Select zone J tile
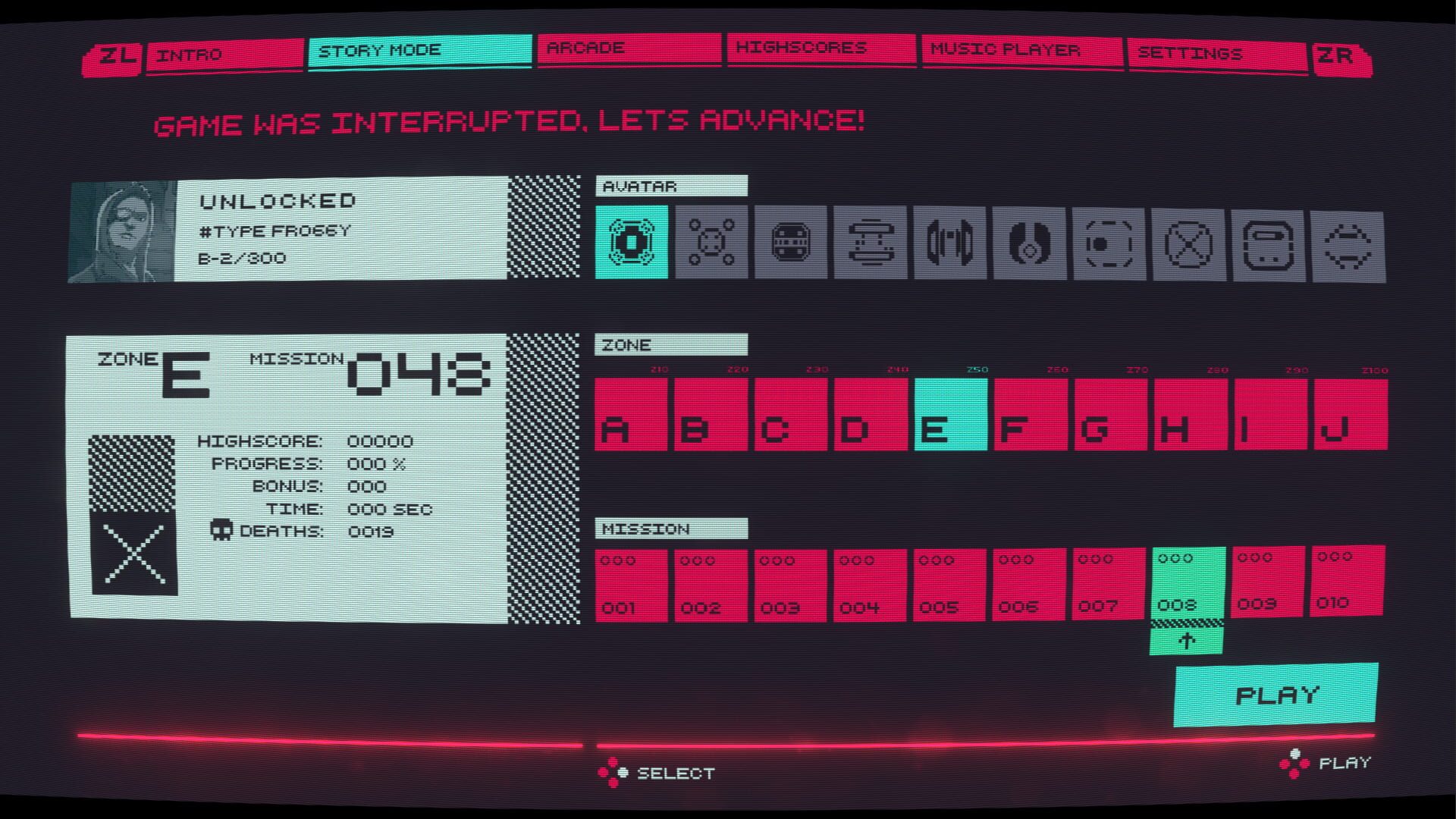The image size is (1456, 819). (1351, 415)
